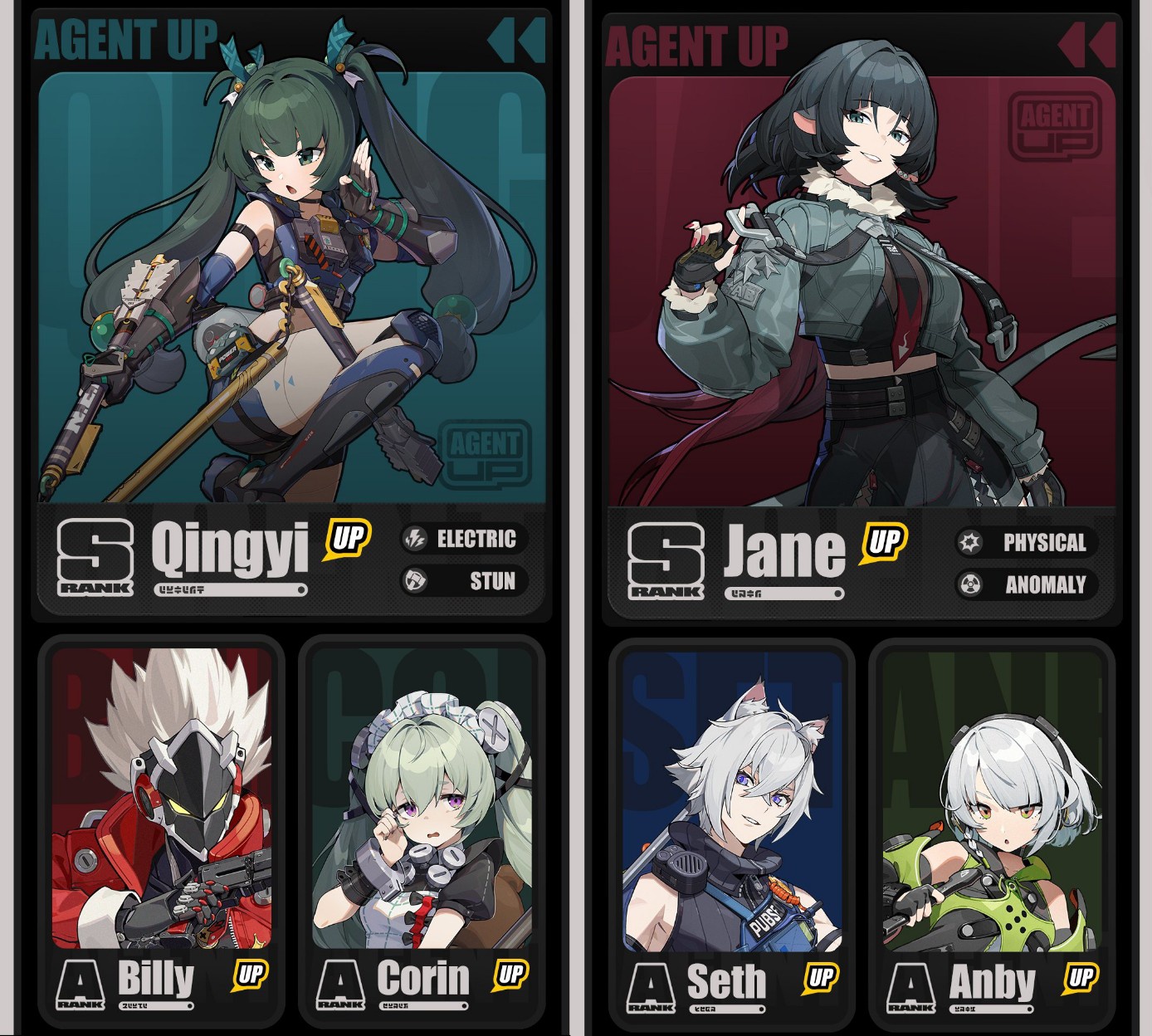Viewport: 1152px width, 1036px height.
Task: Click the Electric element icon beside Qingyi
Action: pyautogui.click(x=413, y=540)
